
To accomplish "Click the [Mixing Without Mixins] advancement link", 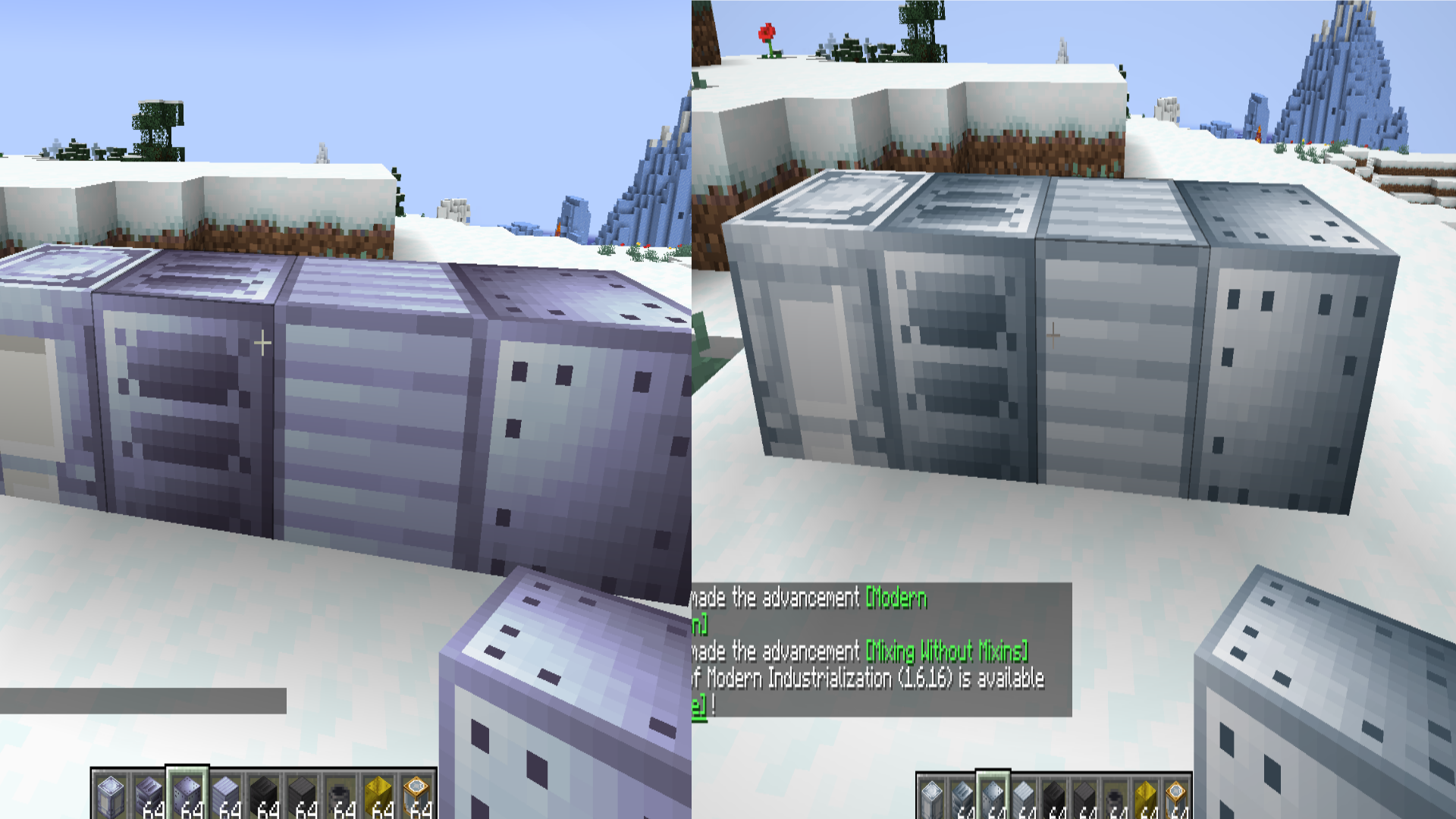I will coord(946,651).
